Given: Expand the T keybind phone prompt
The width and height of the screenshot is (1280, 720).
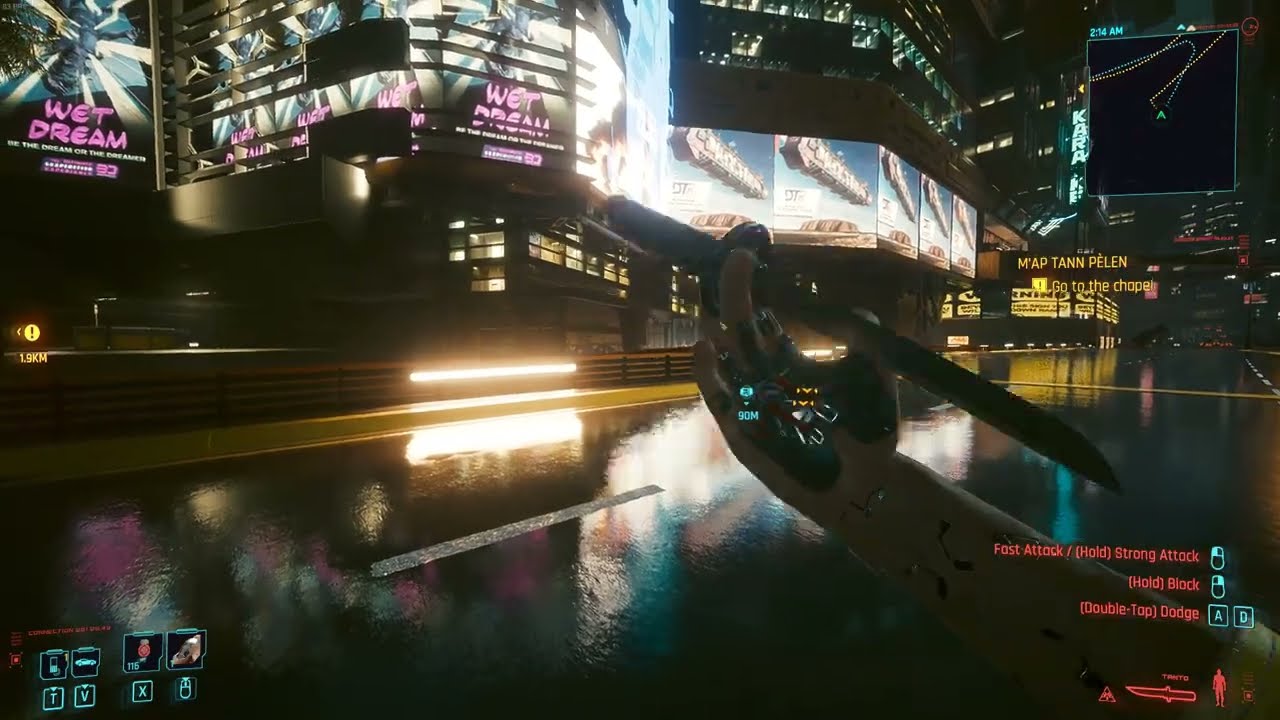Looking at the screenshot, I should 53,695.
